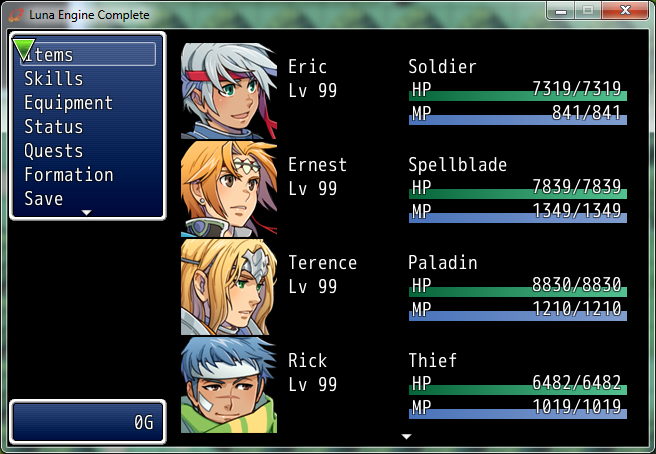
Task: Close the Luna Engine Complete window
Action: (627, 11)
